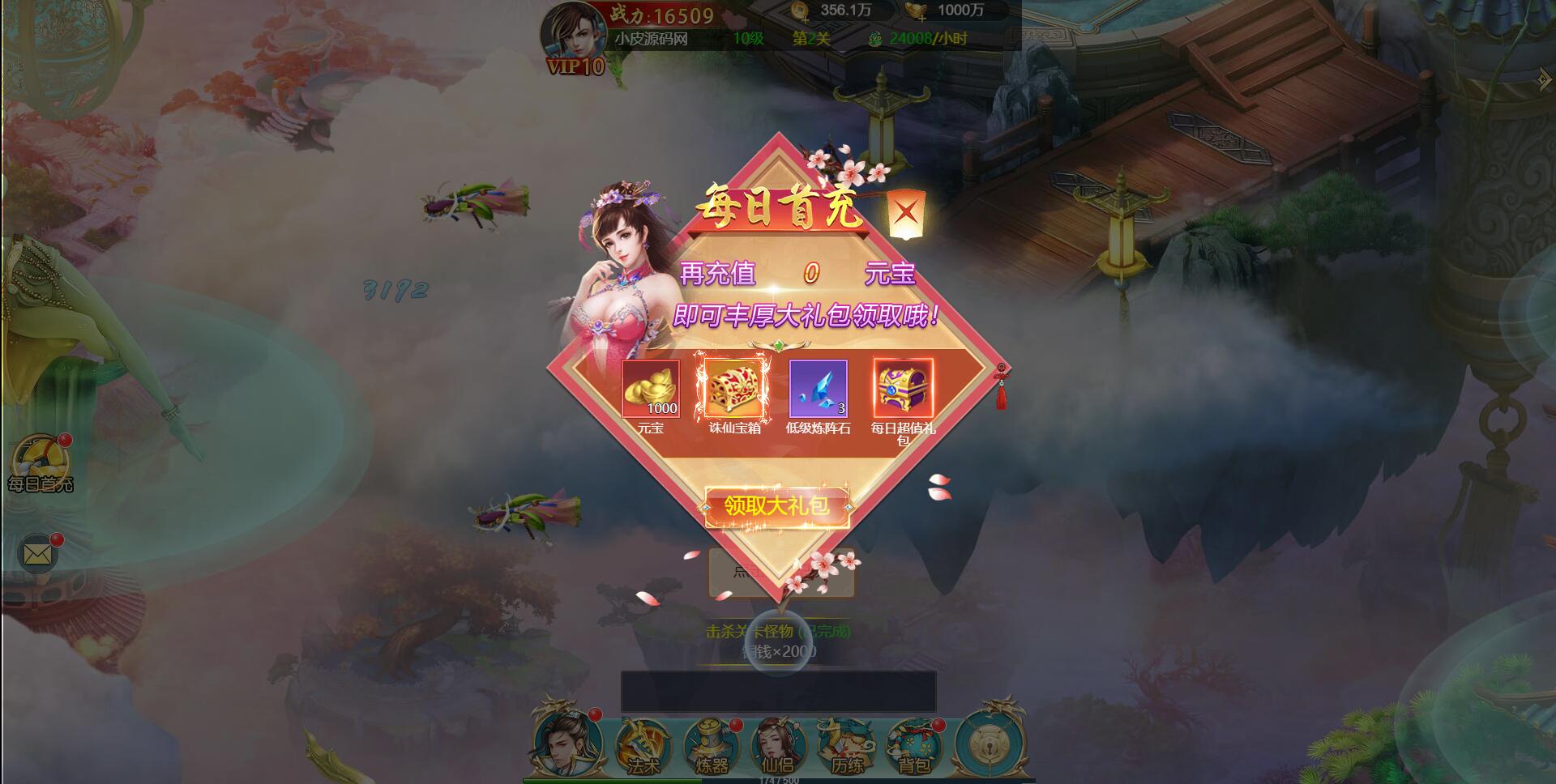Click the gold ingot plus button to recharge
This screenshot has width=1556, height=784.
(x=921, y=19)
